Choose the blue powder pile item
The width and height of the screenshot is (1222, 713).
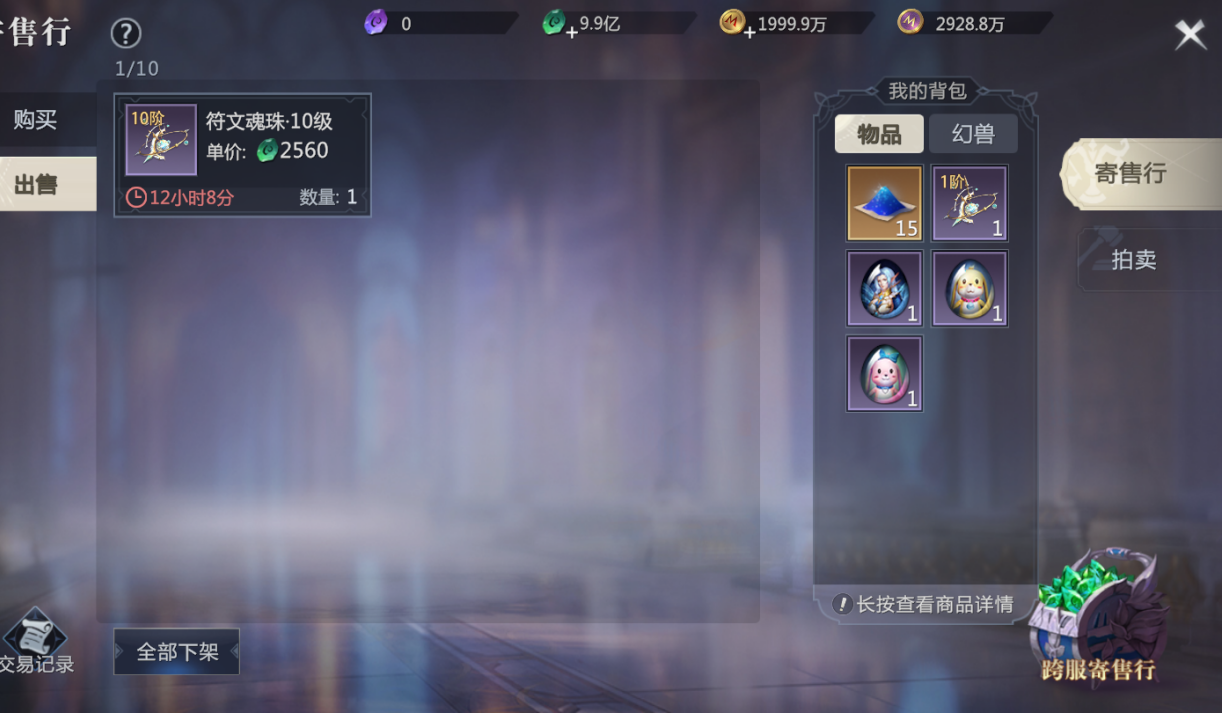coord(884,204)
